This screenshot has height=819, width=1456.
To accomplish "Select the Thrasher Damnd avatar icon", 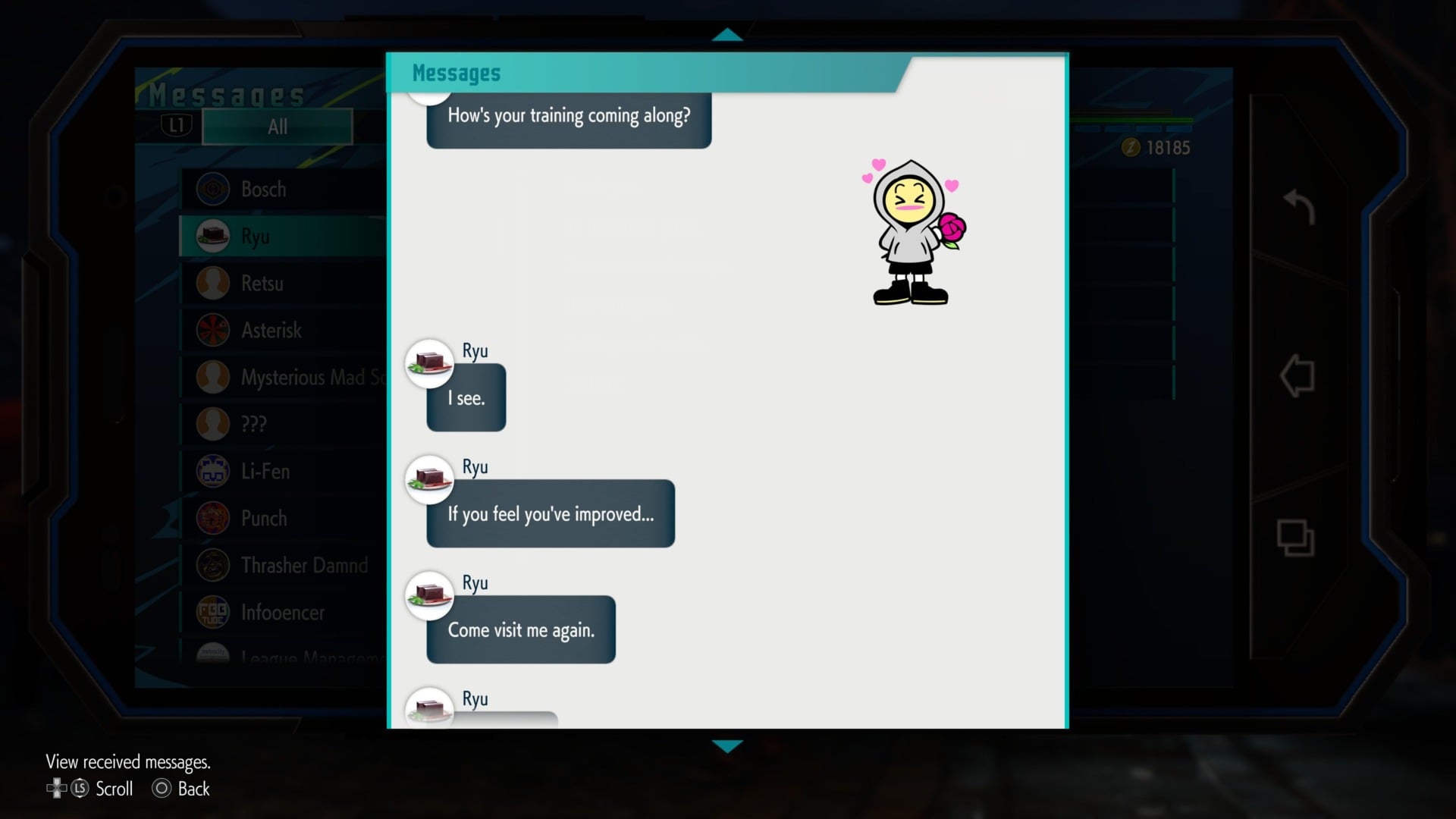I will click(212, 565).
